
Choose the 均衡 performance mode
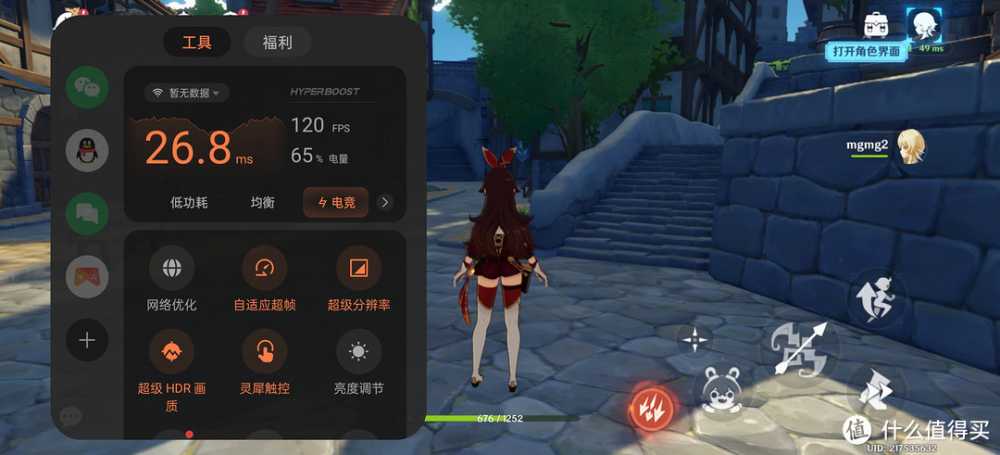click(x=262, y=202)
